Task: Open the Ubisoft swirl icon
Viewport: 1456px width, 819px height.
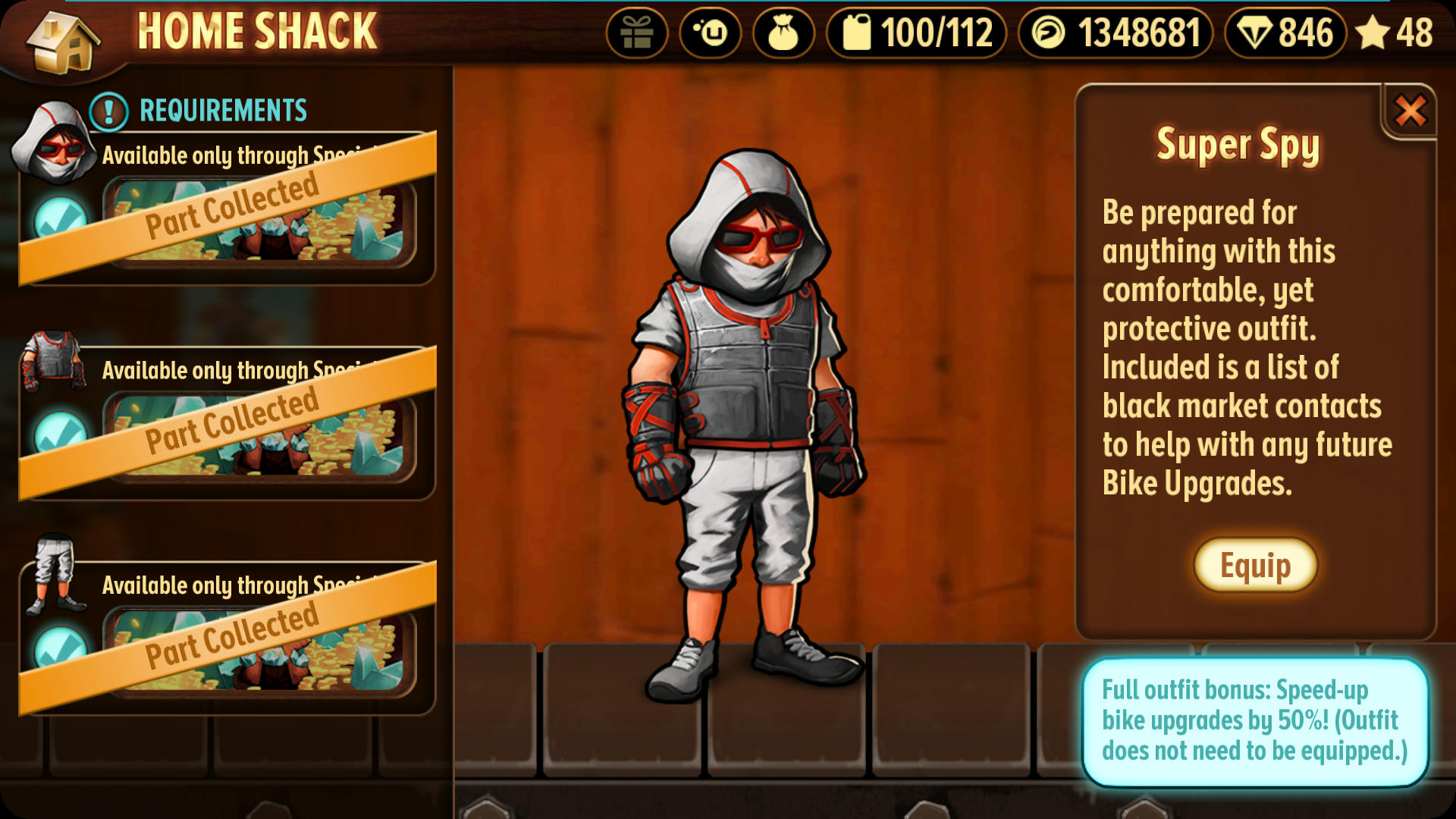Action: coord(710,33)
